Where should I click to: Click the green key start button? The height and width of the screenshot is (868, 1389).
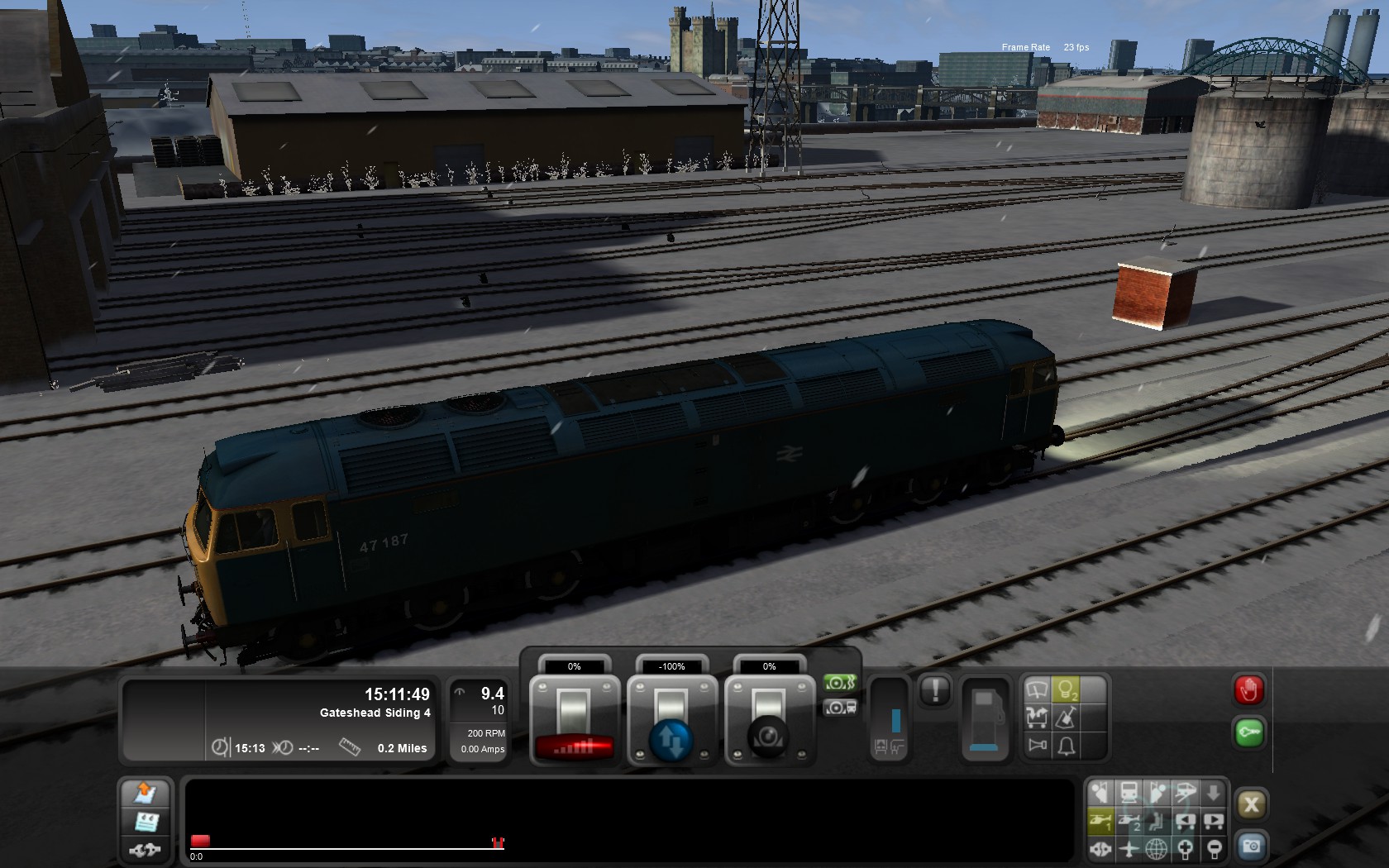1248,732
